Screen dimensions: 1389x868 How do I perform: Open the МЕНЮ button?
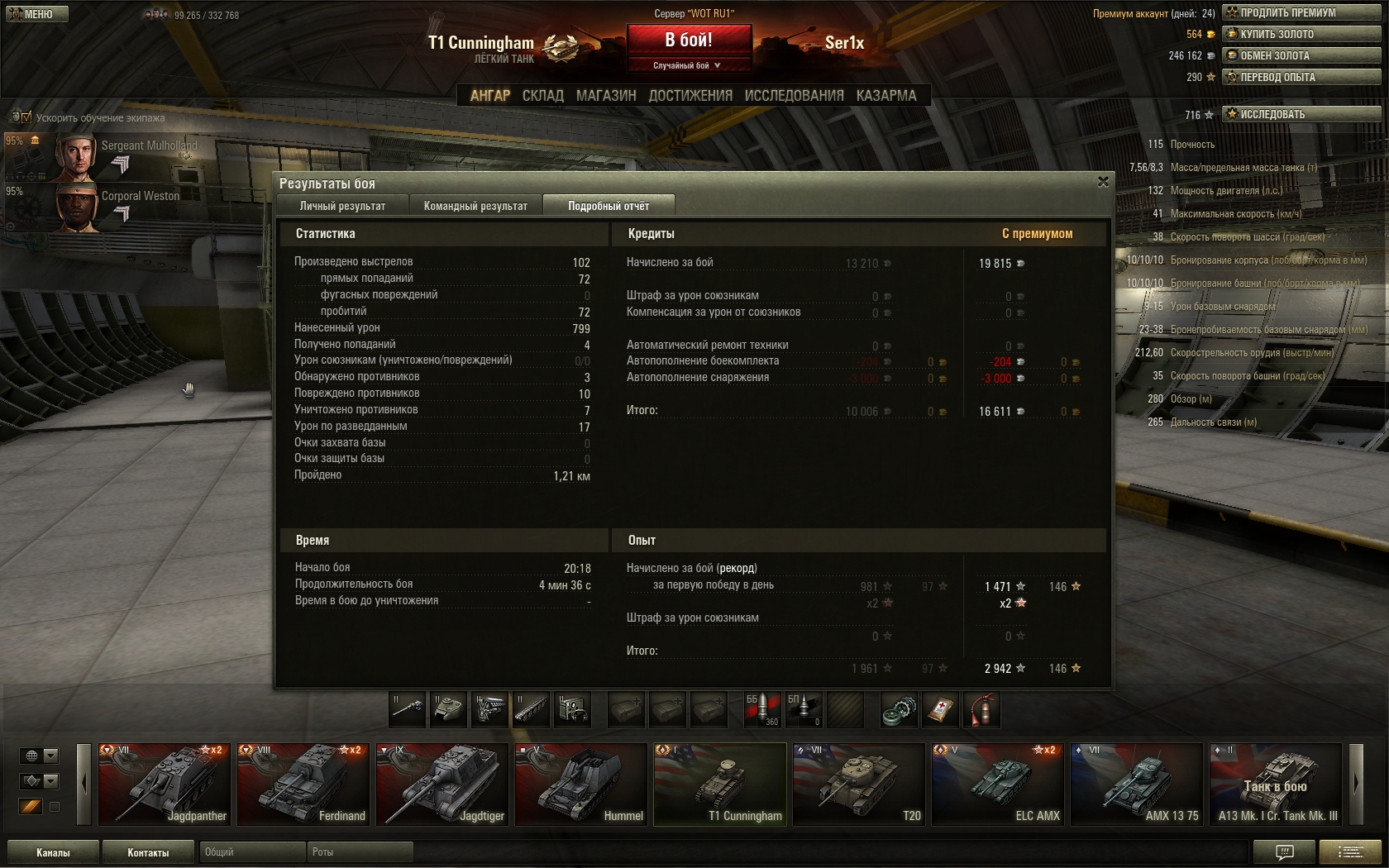[35, 14]
